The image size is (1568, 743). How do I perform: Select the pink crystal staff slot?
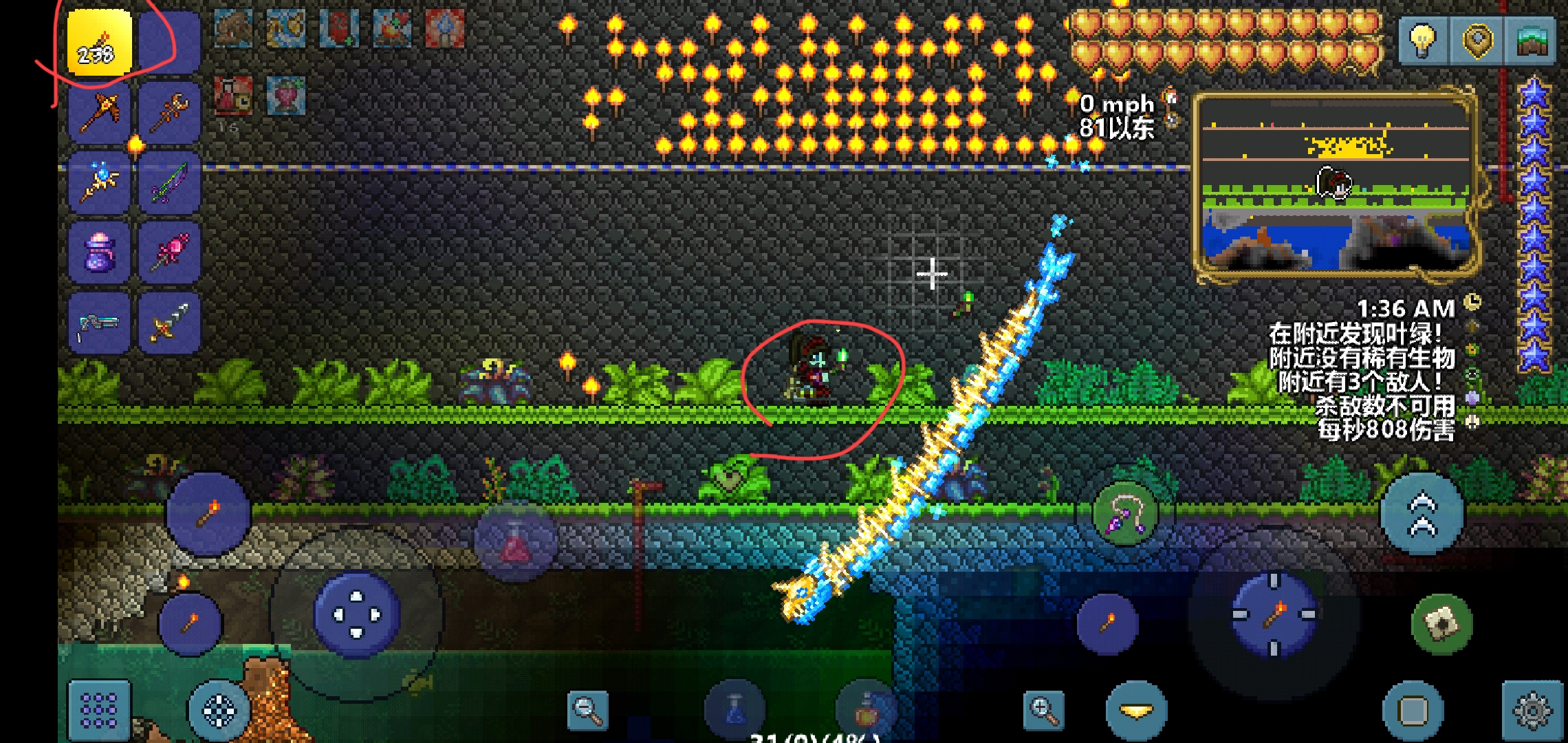(169, 252)
